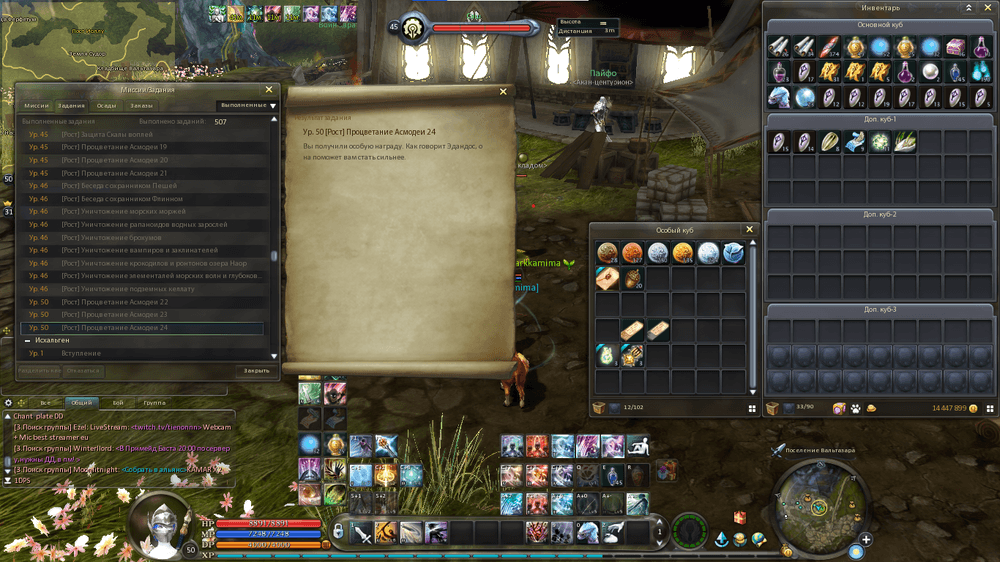Click the Закрыть button in quest window
Image resolution: width=1000 pixels, height=562 pixels.
point(257,370)
